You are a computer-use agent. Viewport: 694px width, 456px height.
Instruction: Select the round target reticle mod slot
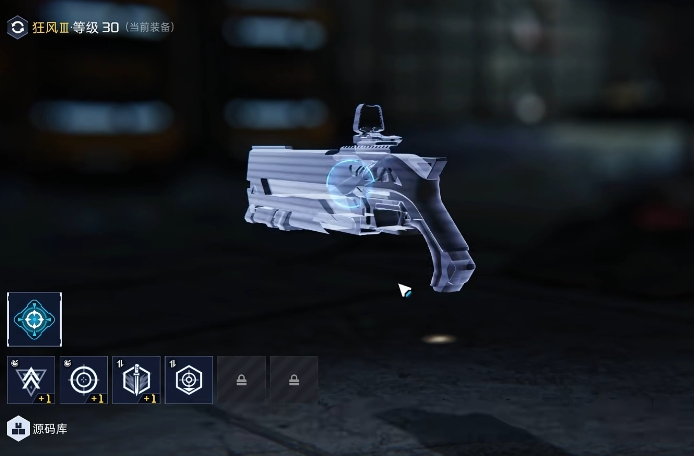[84, 380]
